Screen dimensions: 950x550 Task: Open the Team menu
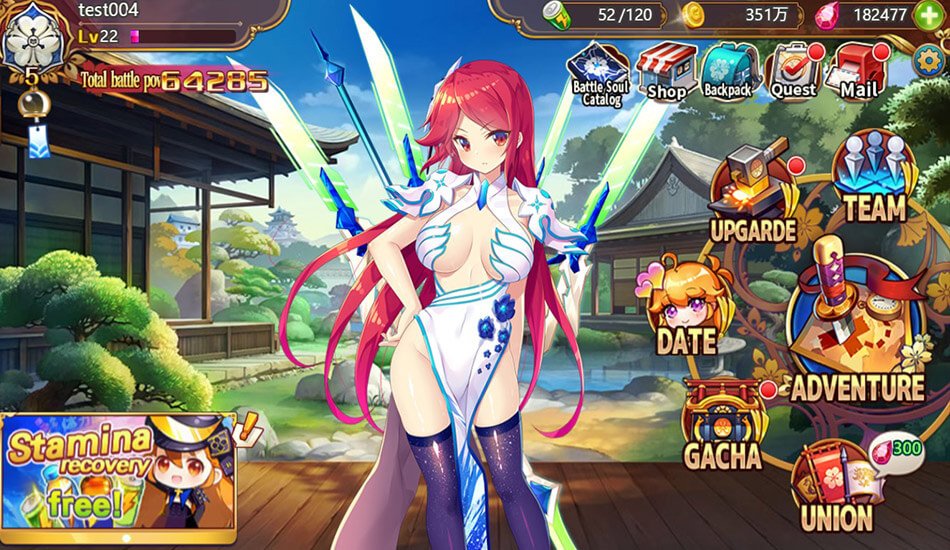[874, 180]
